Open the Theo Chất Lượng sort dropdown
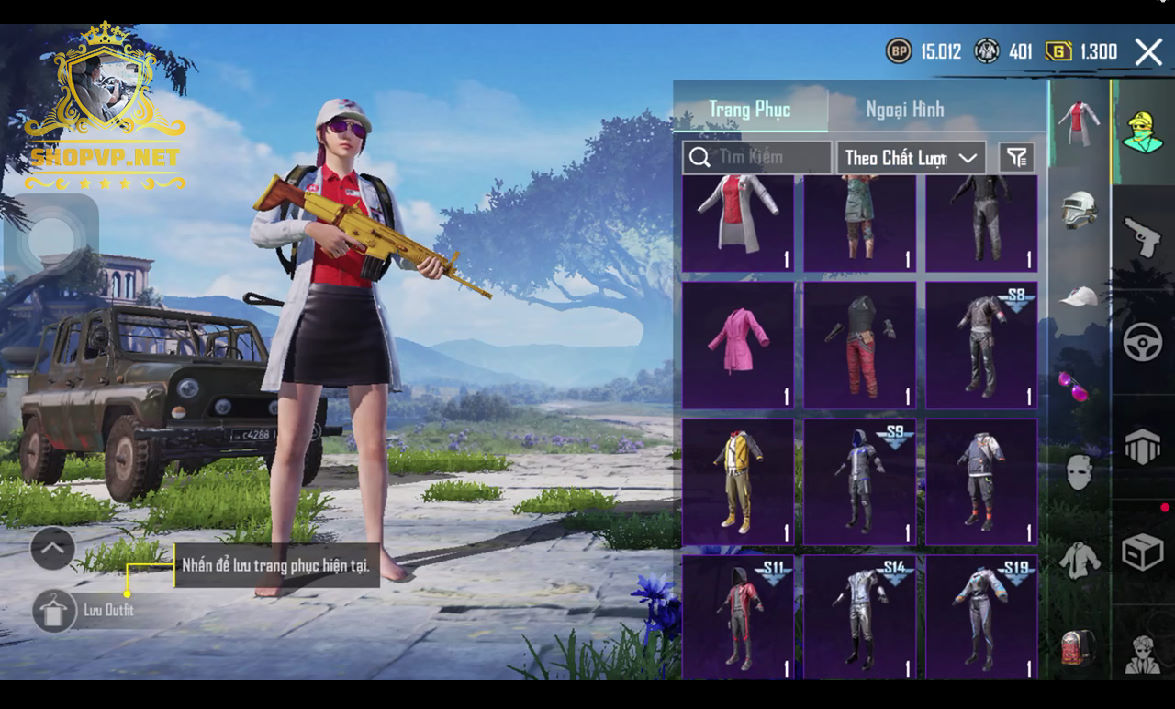The image size is (1175, 709). point(910,157)
